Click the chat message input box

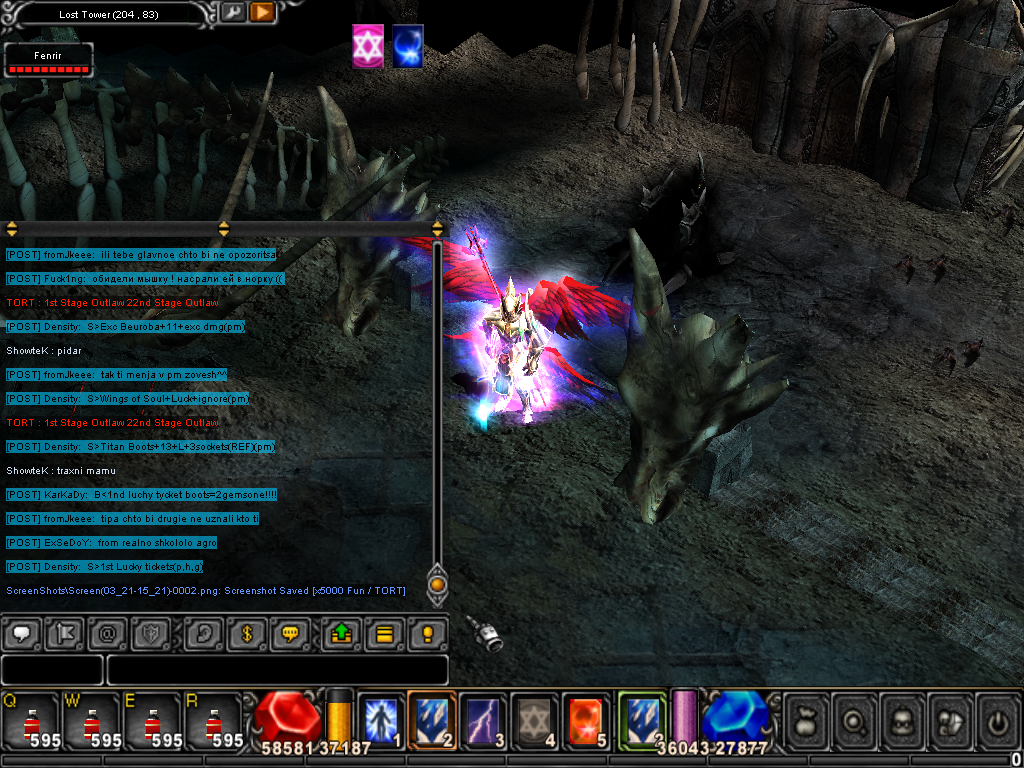click(x=277, y=670)
